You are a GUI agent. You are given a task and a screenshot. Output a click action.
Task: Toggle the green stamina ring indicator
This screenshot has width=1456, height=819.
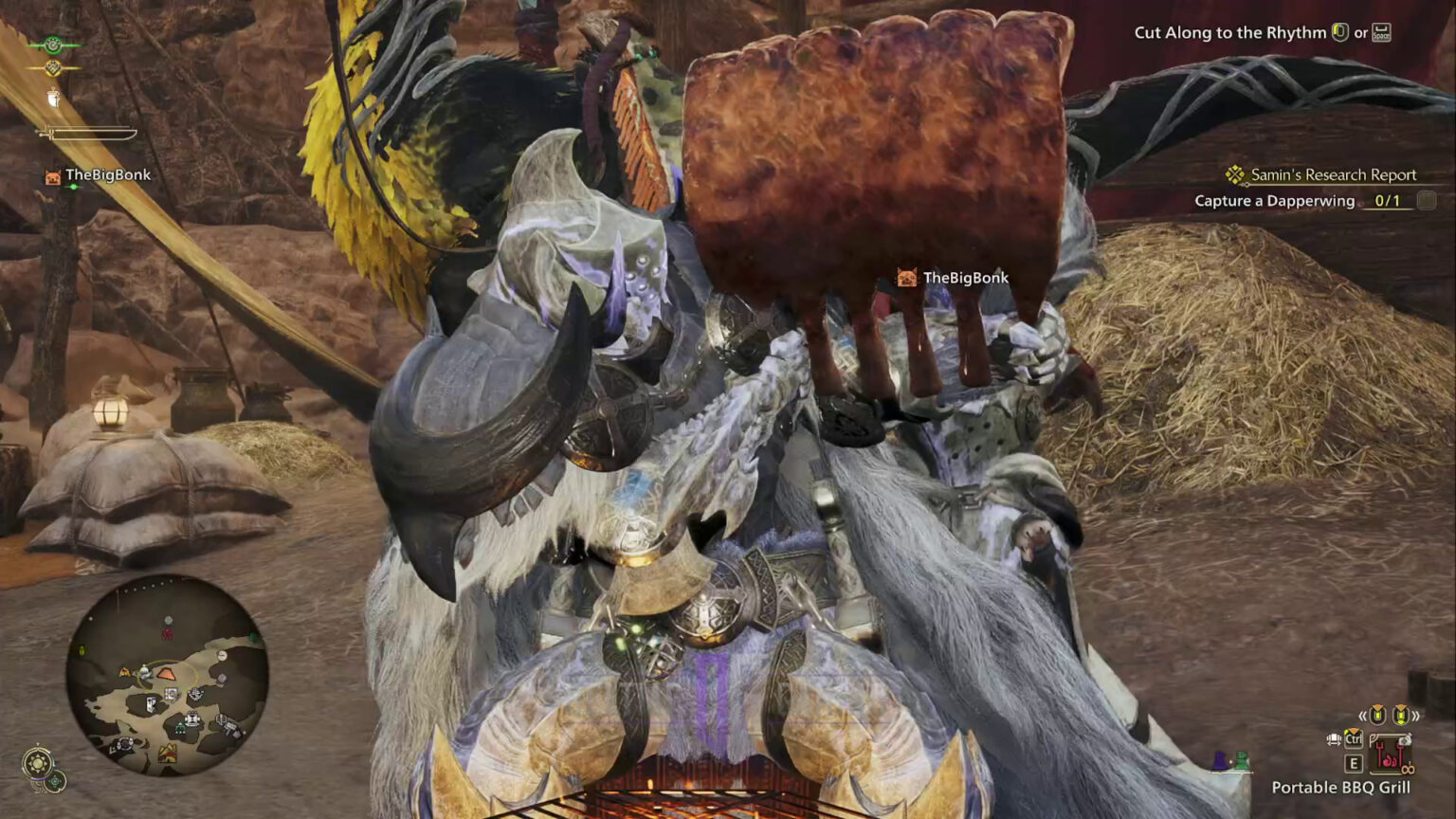click(x=53, y=45)
